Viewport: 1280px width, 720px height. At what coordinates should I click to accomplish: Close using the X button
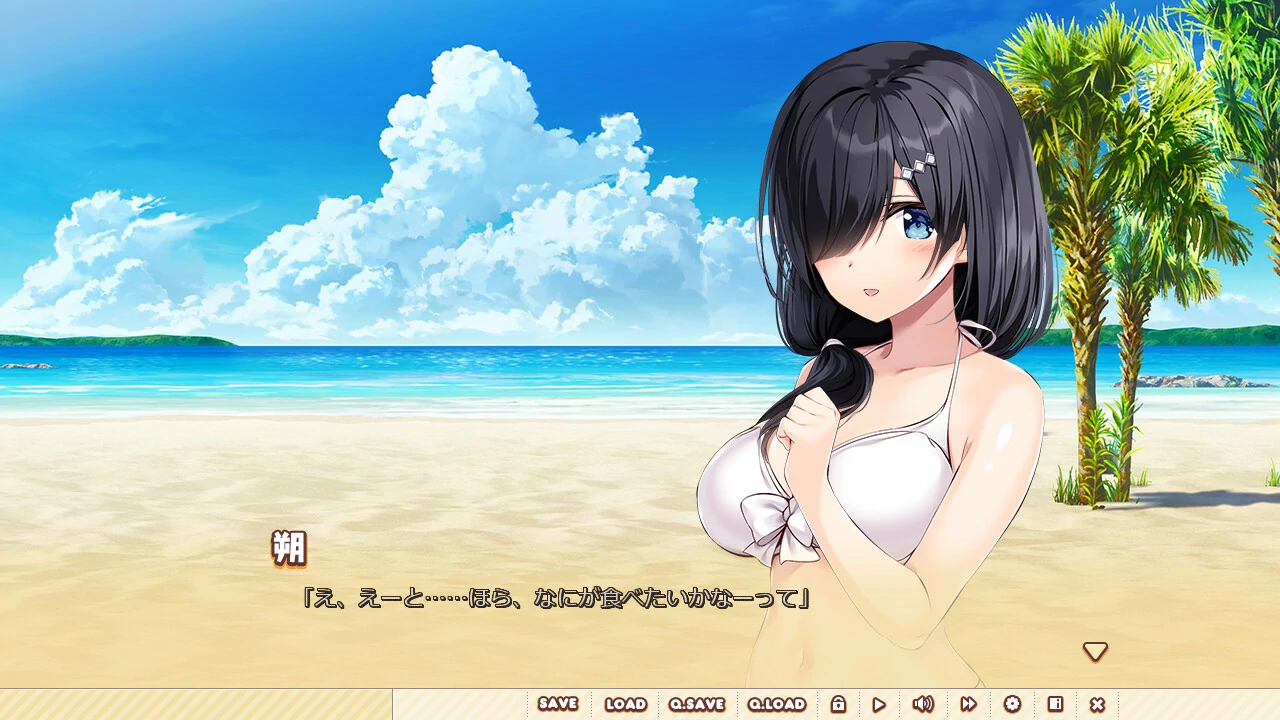tap(1097, 704)
